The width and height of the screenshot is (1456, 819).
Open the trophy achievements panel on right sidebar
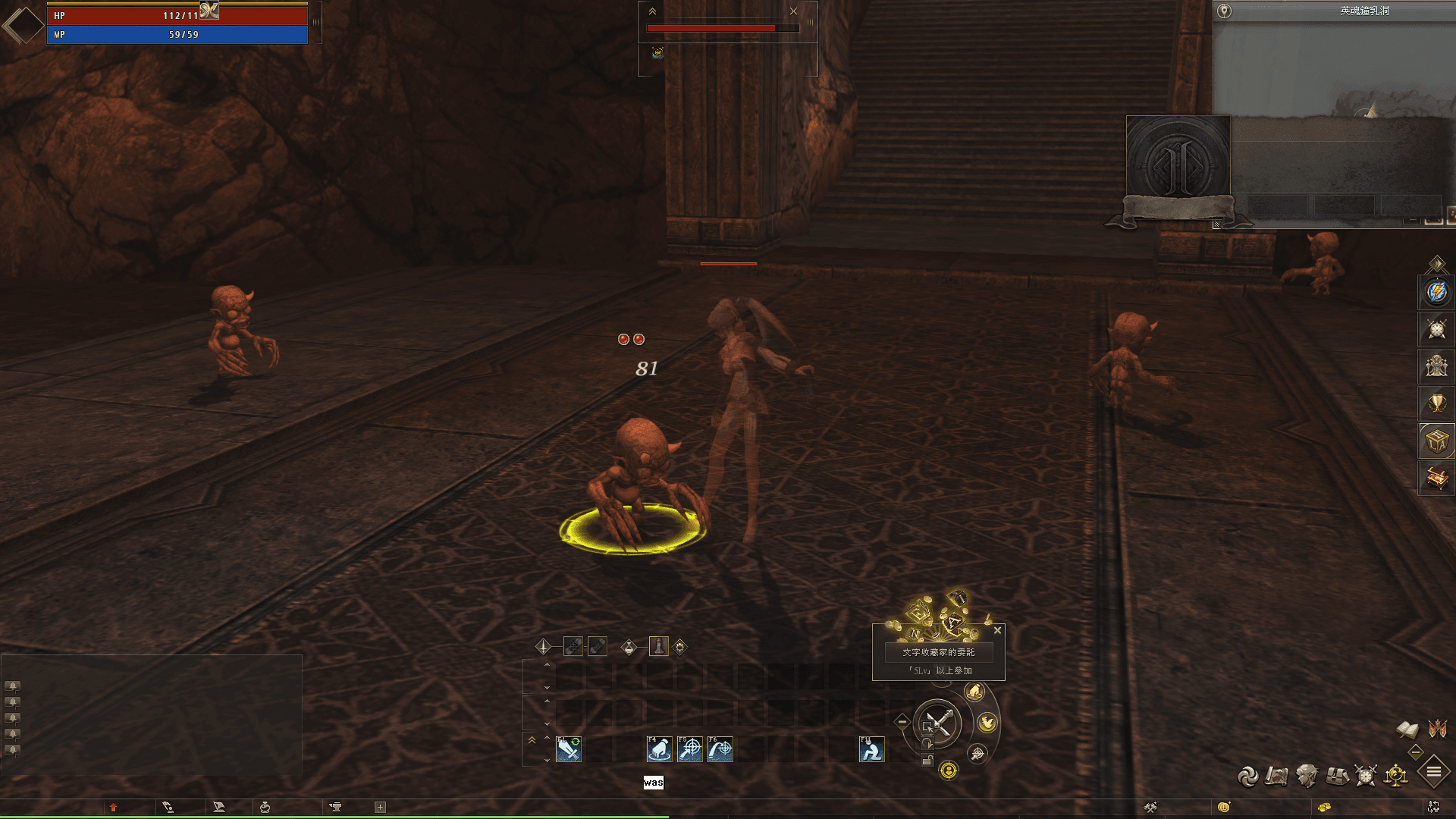[x=1436, y=403]
